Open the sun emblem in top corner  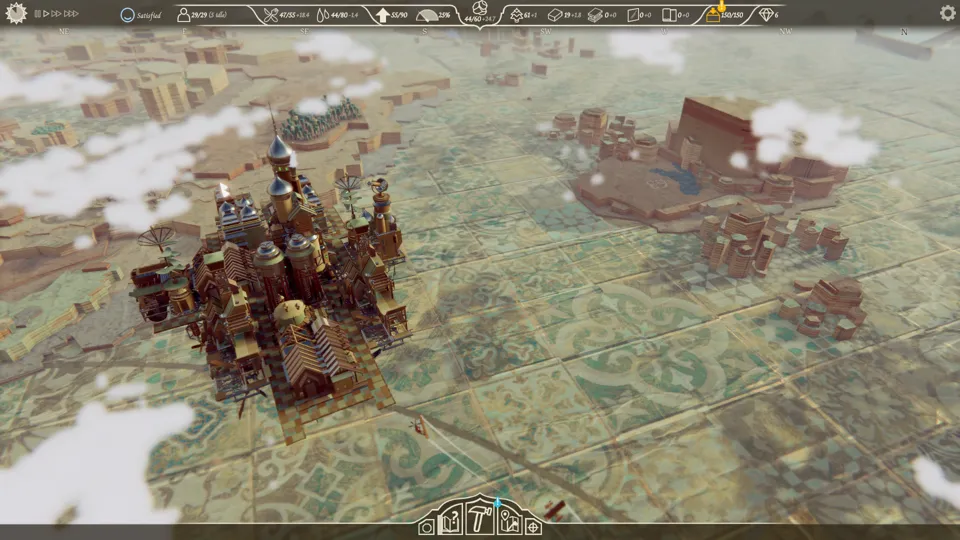(x=14, y=13)
